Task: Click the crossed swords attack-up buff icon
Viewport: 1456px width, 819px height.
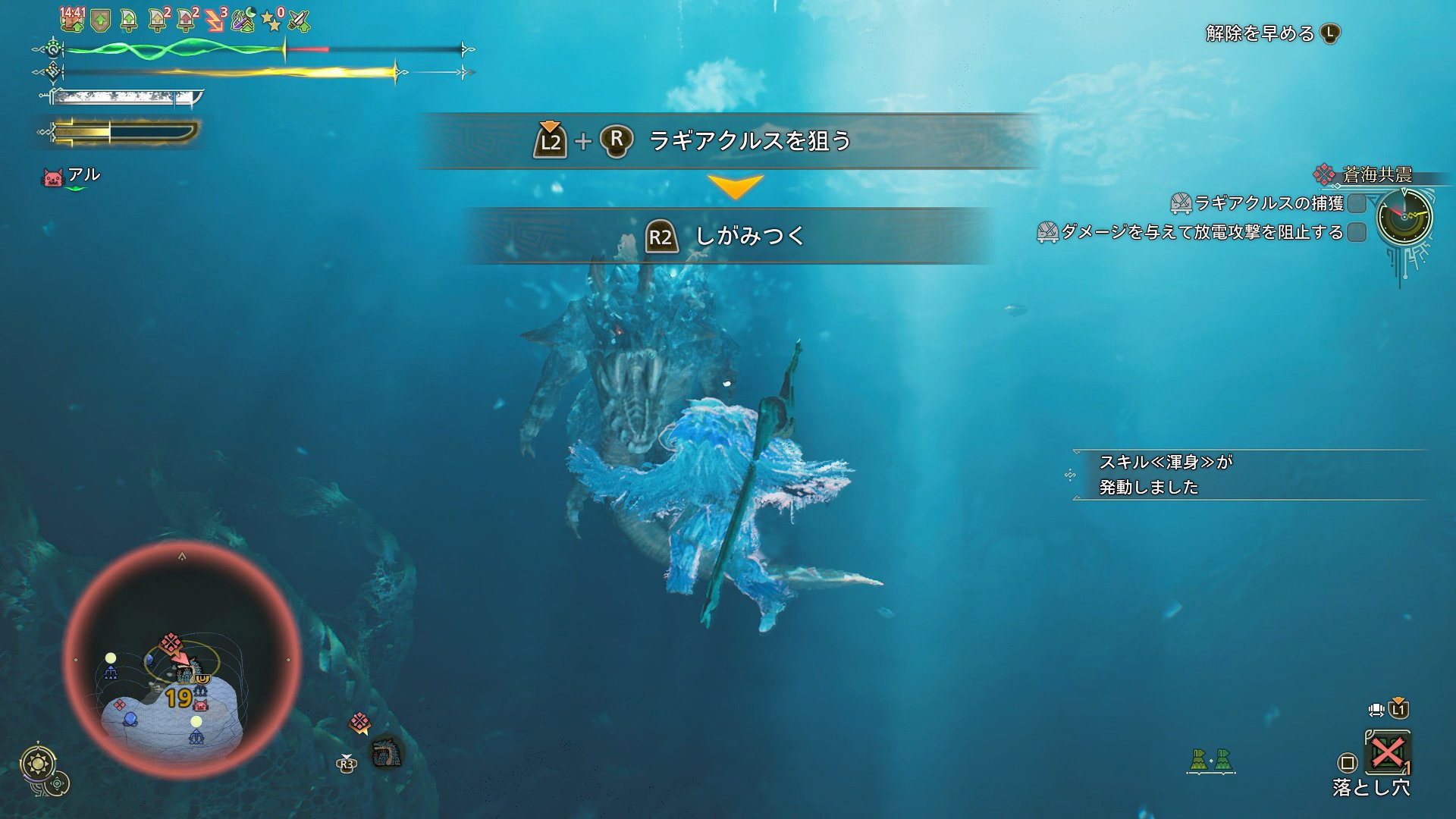Action: [300, 20]
